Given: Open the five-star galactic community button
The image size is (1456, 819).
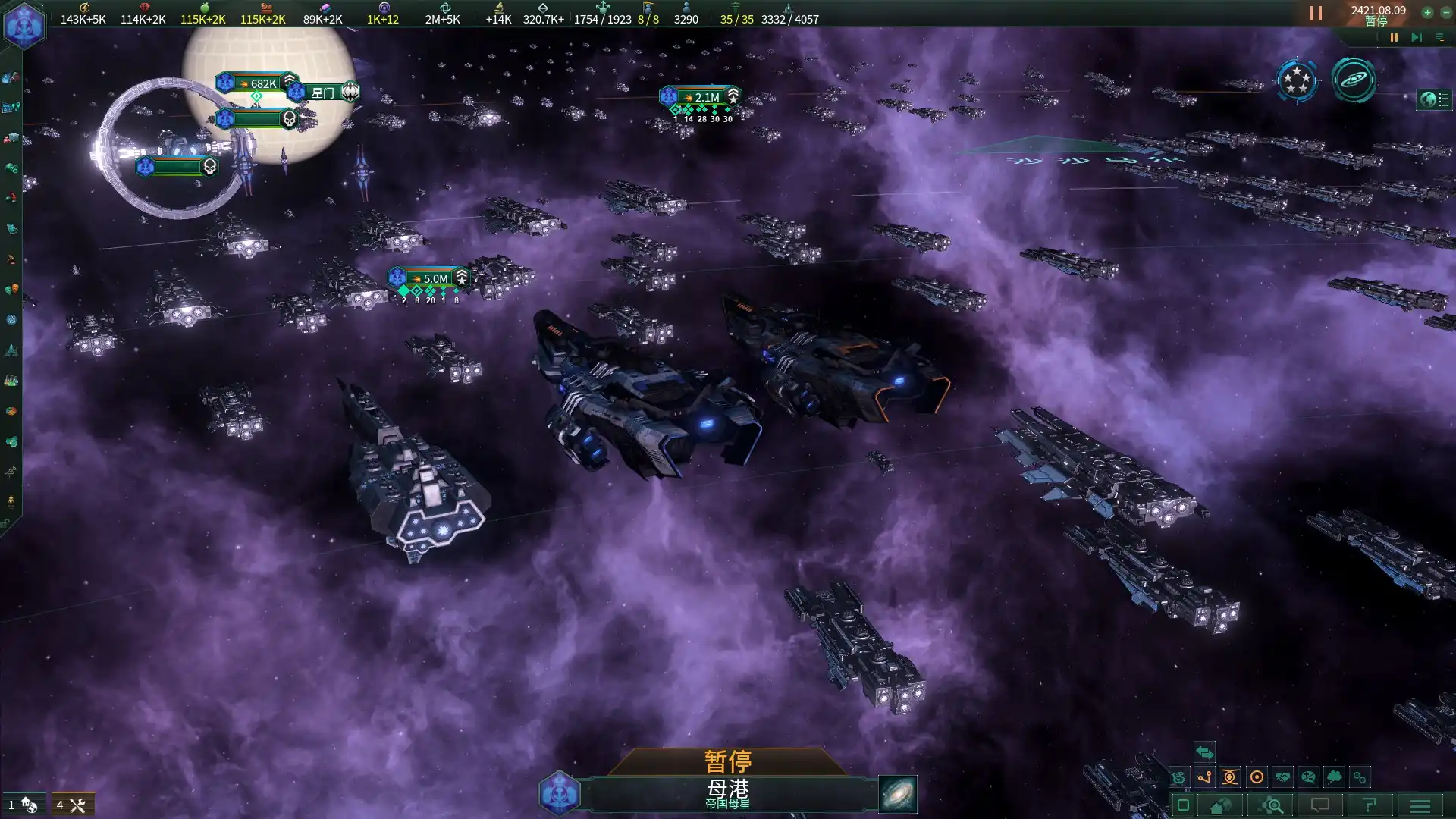Looking at the screenshot, I should [1297, 80].
